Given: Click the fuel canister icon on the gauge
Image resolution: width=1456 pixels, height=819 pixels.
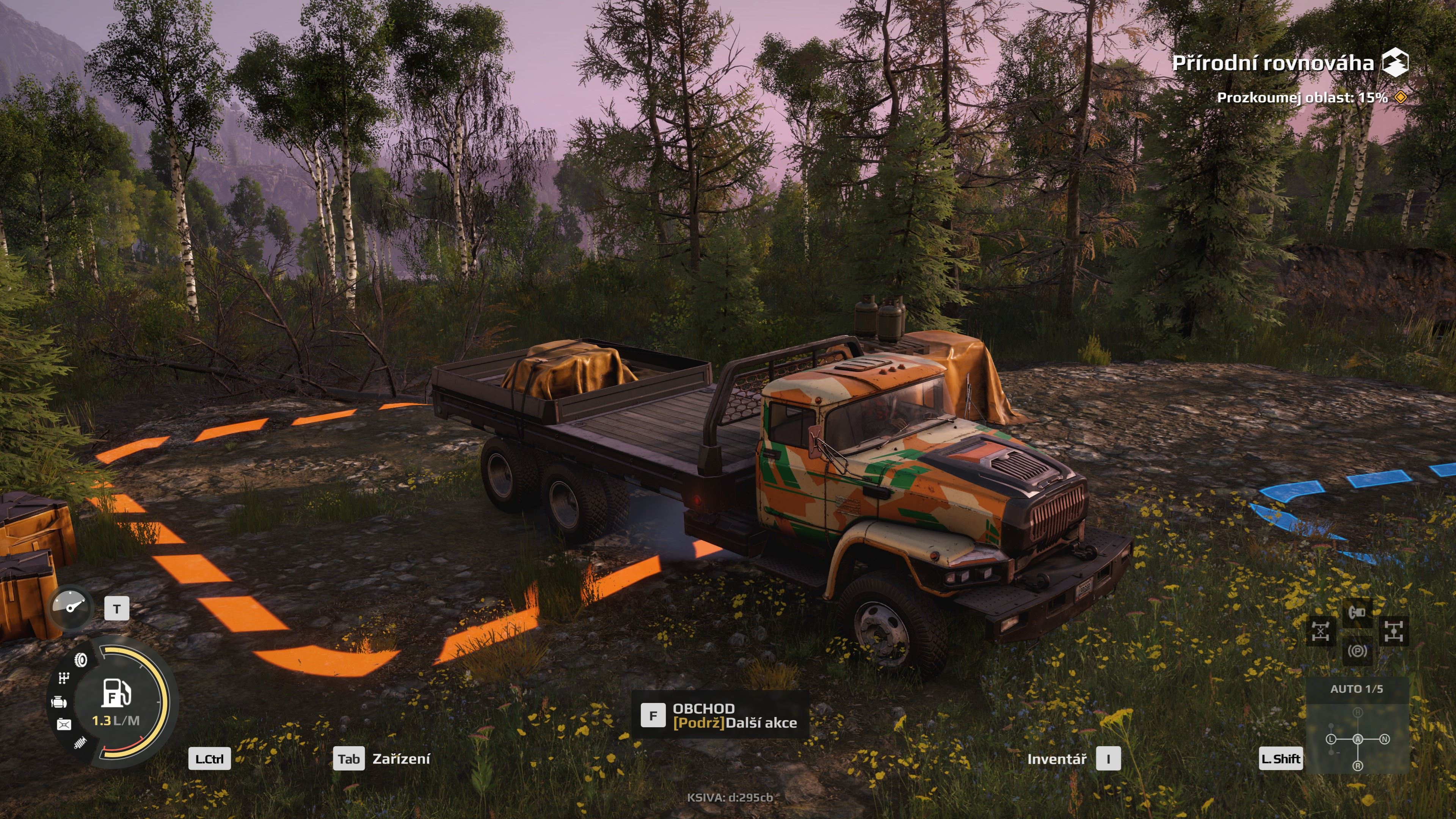Looking at the screenshot, I should pyautogui.click(x=64, y=724).
